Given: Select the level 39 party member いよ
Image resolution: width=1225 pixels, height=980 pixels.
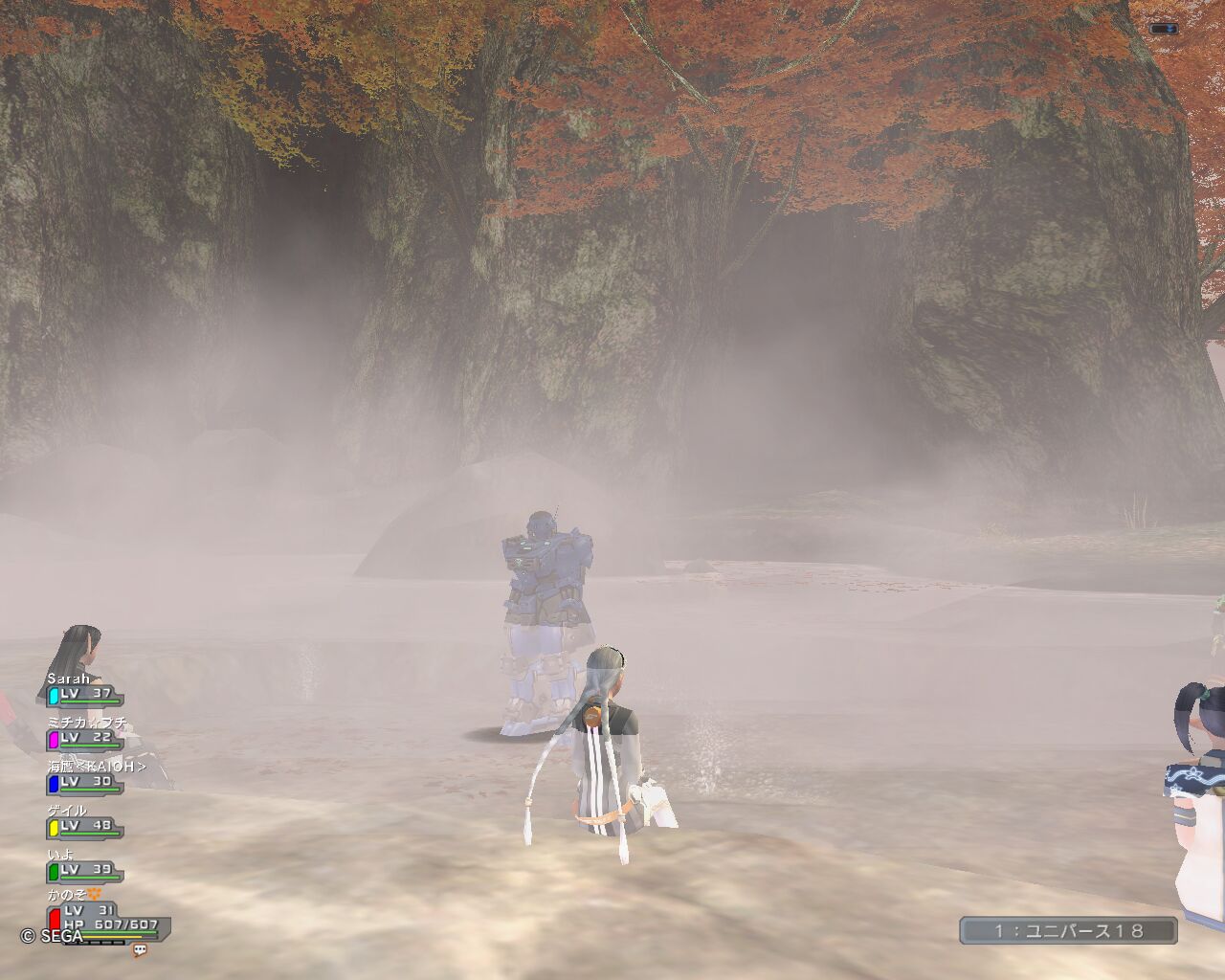Looking at the screenshot, I should [x=84, y=865].
